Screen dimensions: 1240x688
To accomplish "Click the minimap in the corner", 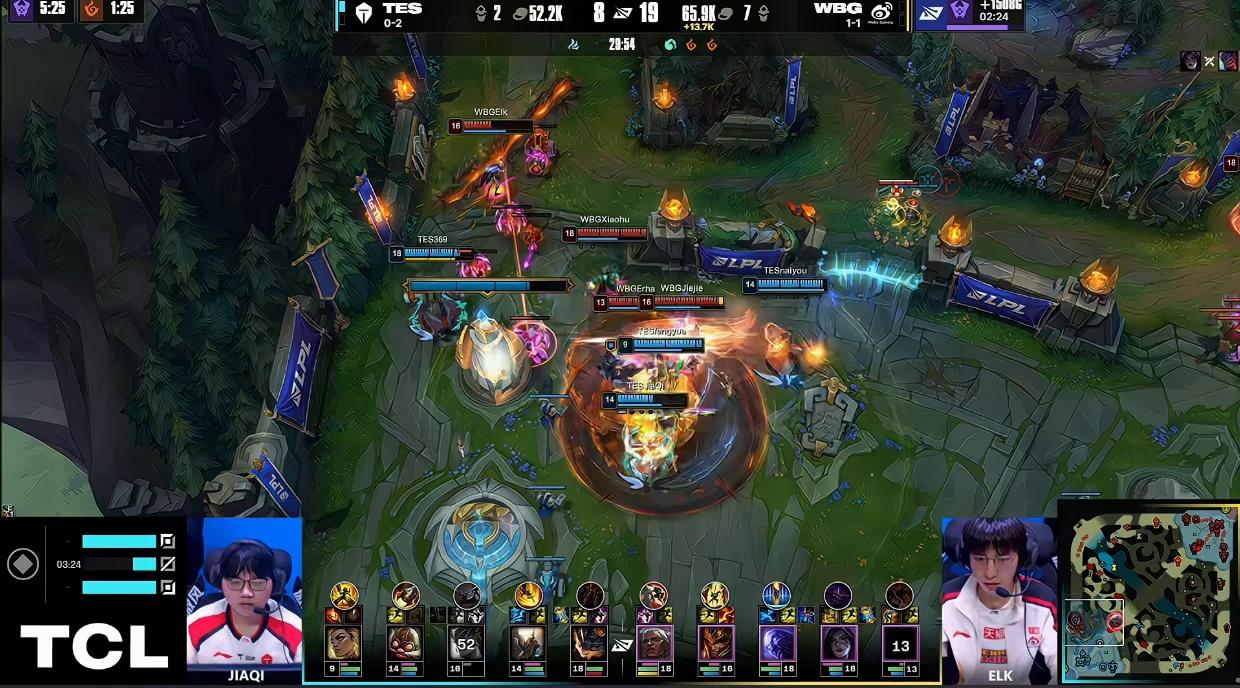I will pyautogui.click(x=1149, y=593).
